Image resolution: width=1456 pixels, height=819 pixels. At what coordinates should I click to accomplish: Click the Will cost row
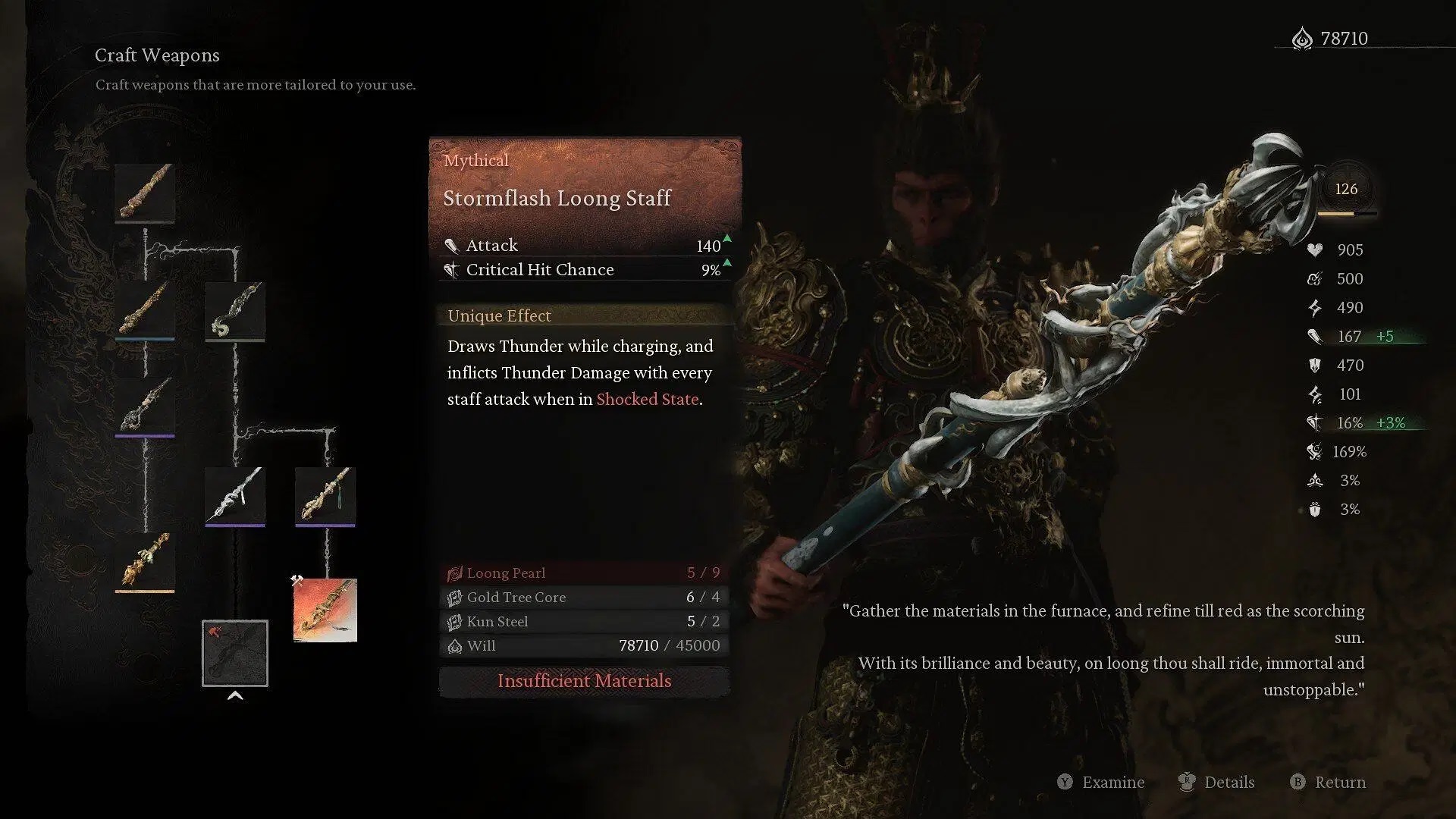pos(584,646)
